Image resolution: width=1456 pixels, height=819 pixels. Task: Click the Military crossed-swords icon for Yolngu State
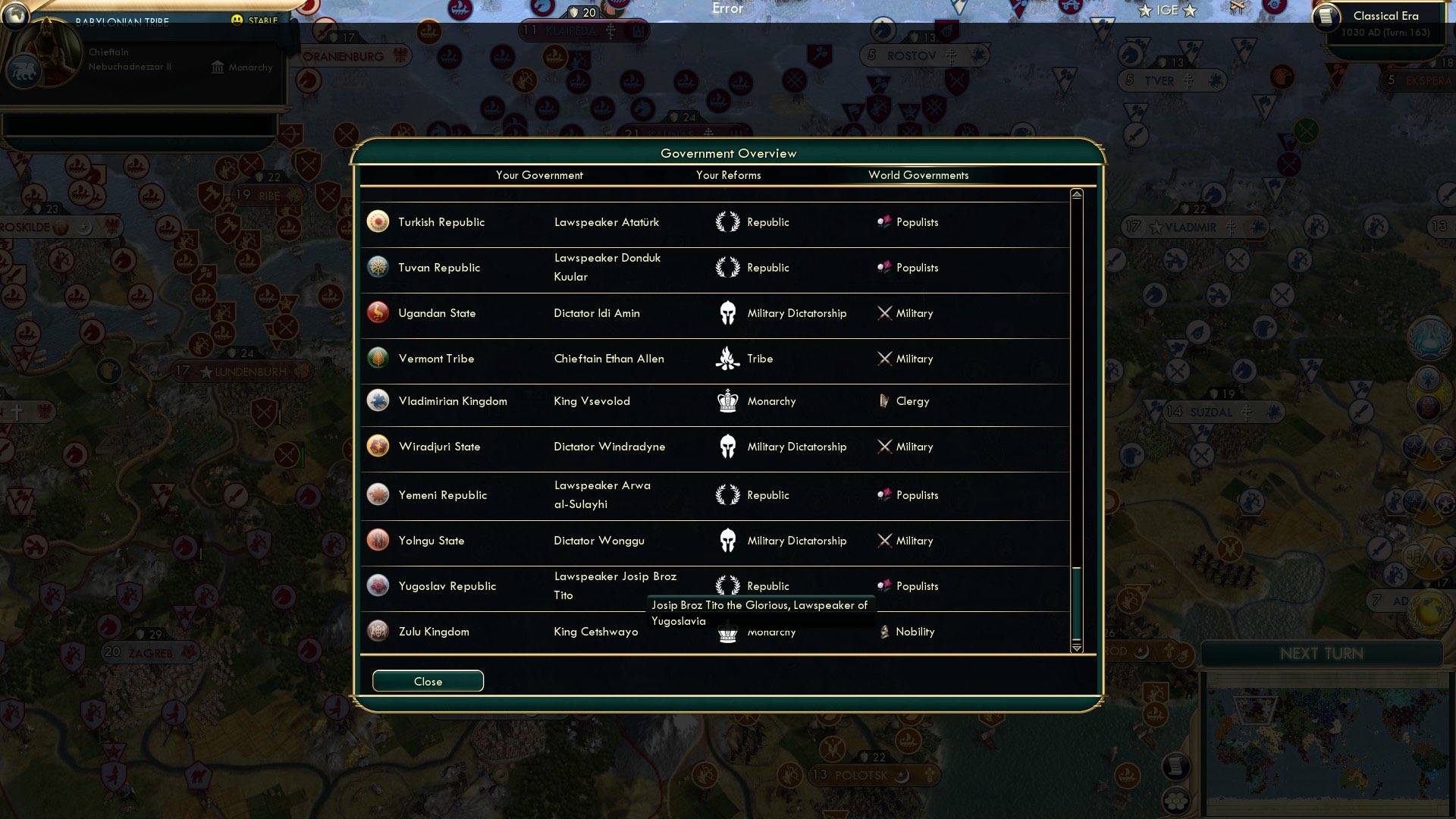pos(885,540)
